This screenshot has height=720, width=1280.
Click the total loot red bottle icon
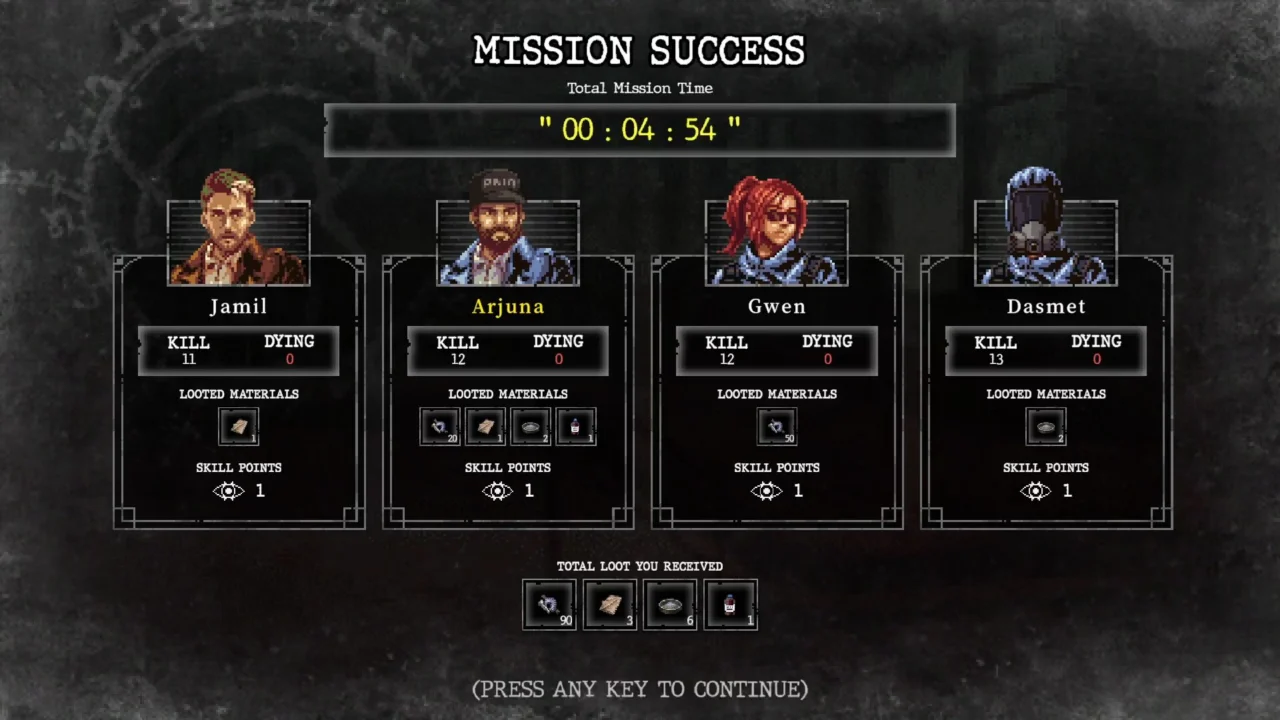click(x=730, y=605)
